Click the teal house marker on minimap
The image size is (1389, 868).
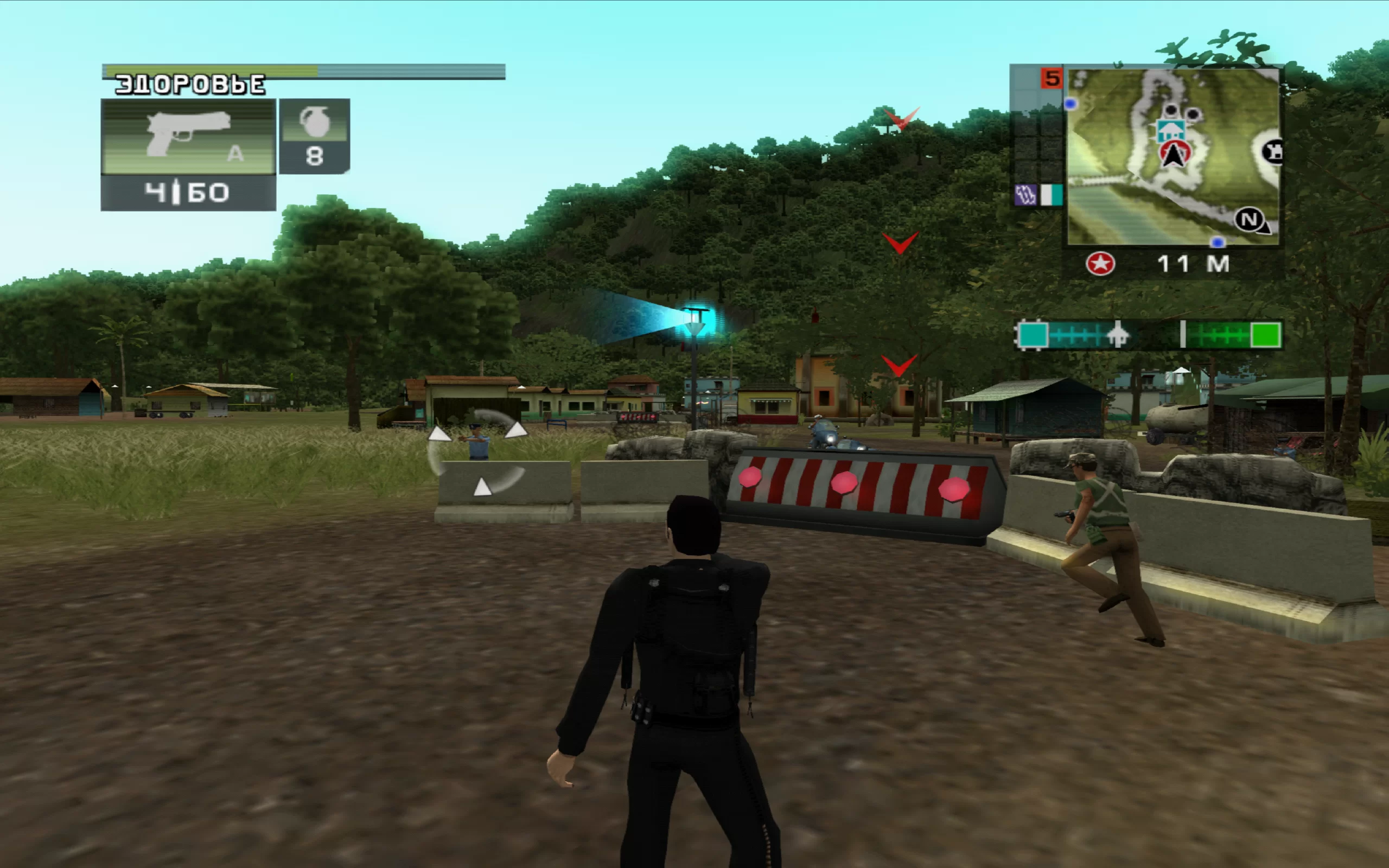(1170, 130)
